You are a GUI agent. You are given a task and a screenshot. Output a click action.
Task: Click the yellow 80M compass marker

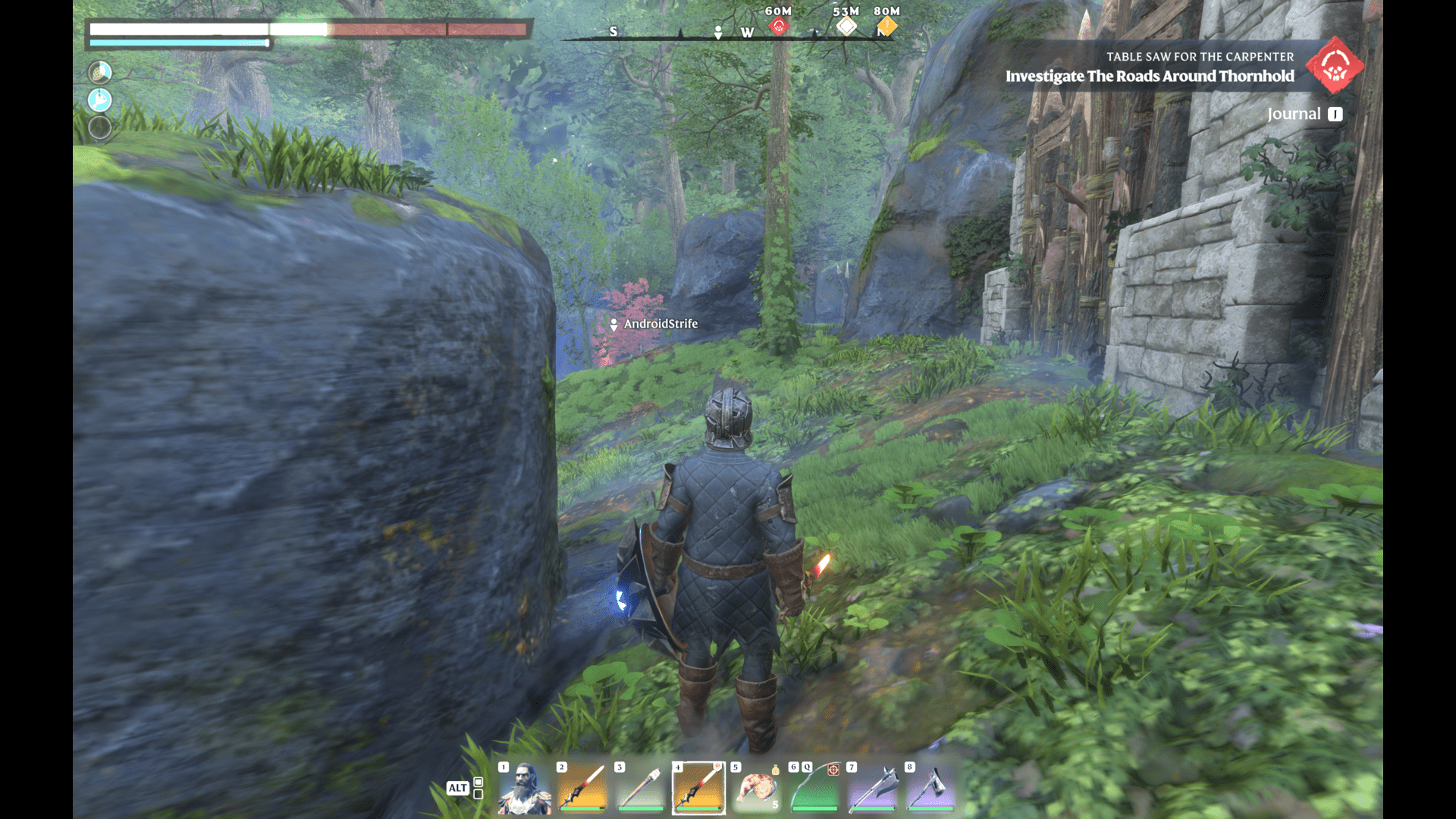pos(886,25)
